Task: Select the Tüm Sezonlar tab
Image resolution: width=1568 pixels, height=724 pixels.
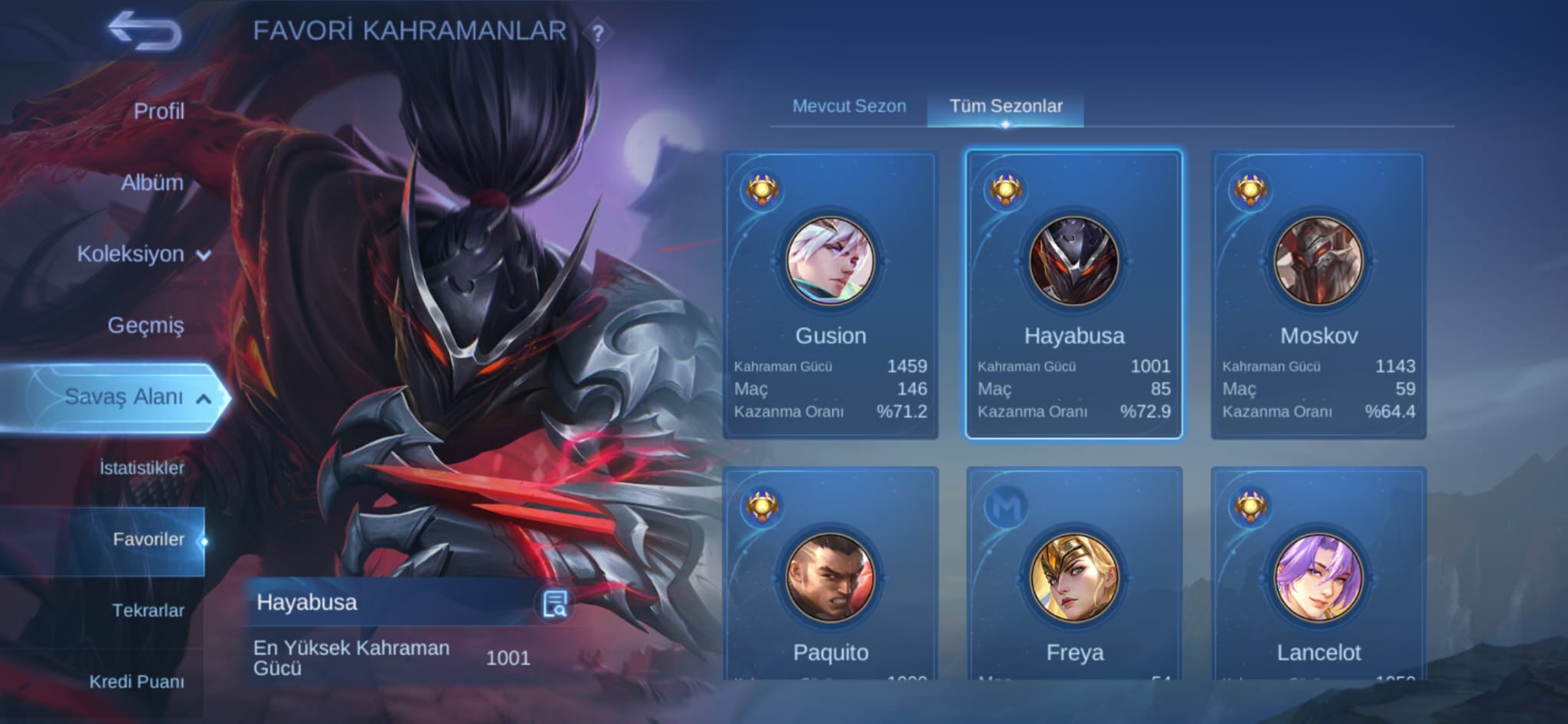Action: [x=1006, y=106]
